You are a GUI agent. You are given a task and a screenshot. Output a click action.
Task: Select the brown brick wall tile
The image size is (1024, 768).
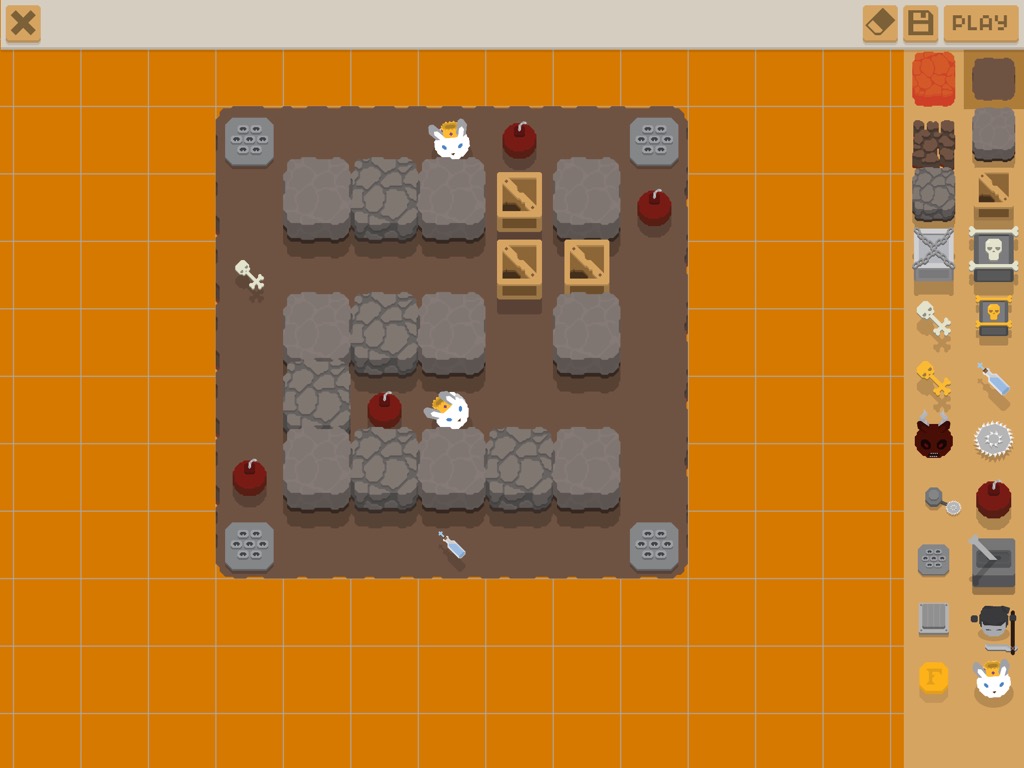(933, 141)
